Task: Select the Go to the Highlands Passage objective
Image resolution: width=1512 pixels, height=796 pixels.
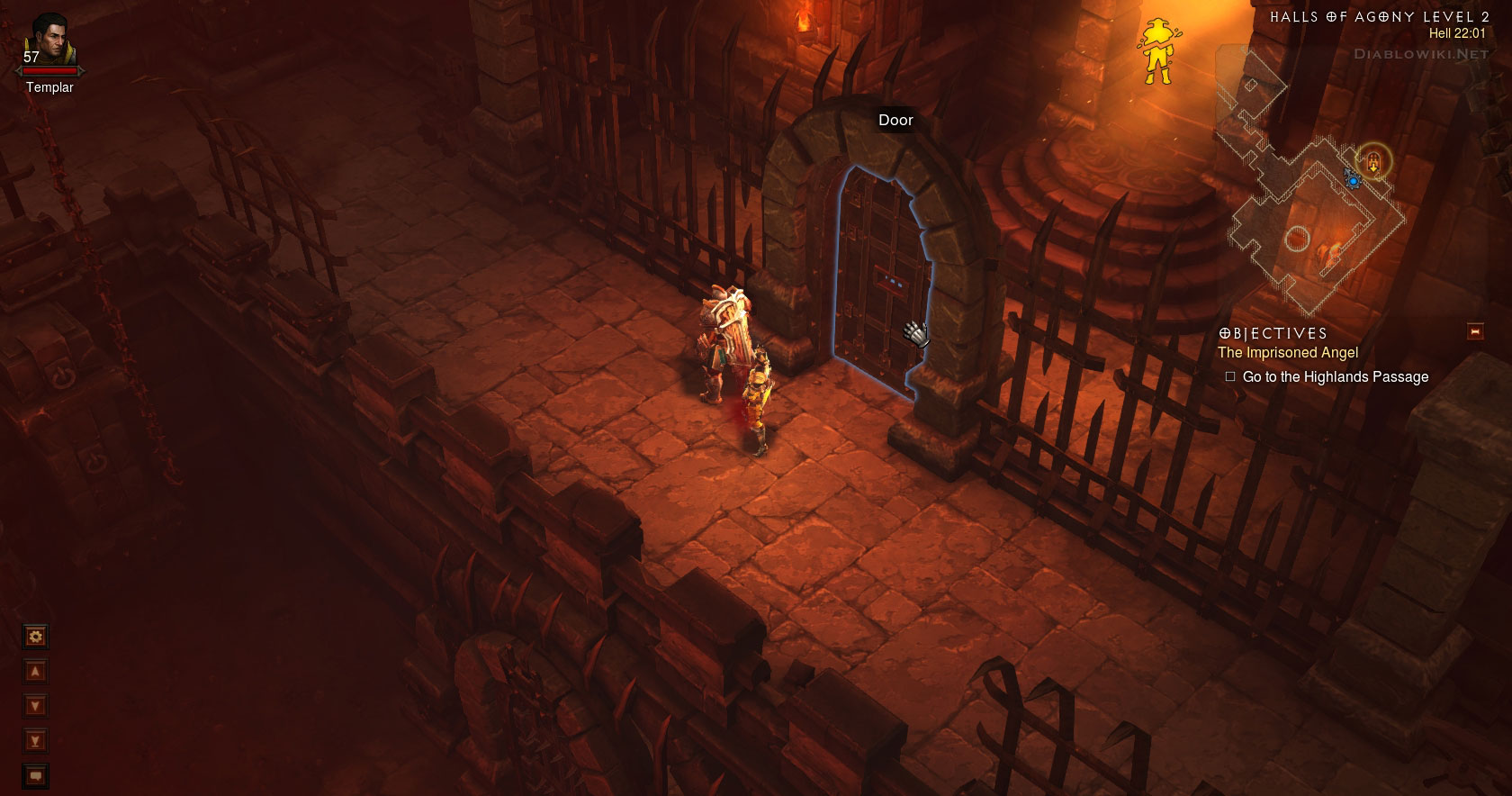Action: (1335, 377)
